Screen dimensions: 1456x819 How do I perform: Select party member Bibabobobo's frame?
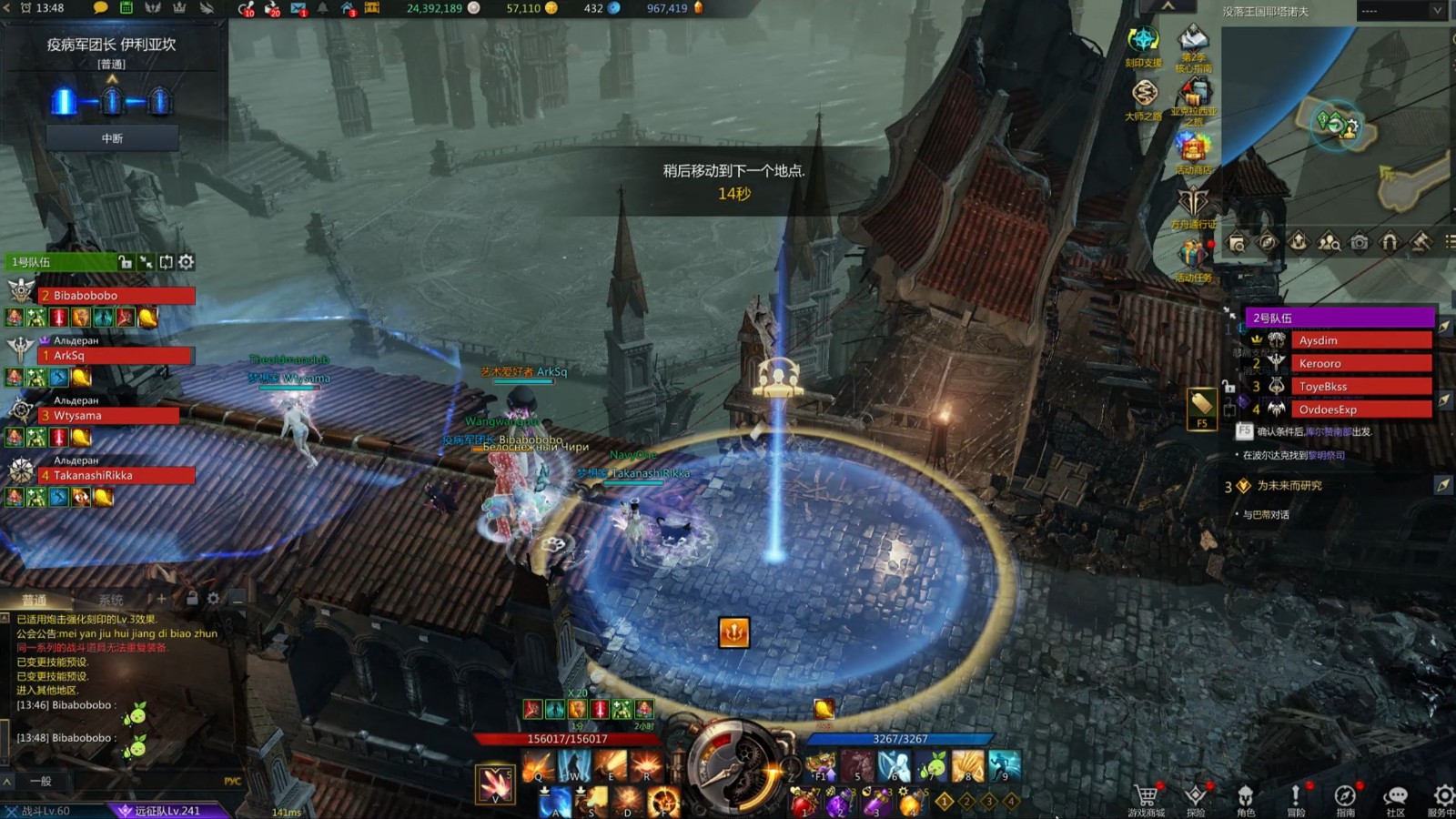pos(116,296)
